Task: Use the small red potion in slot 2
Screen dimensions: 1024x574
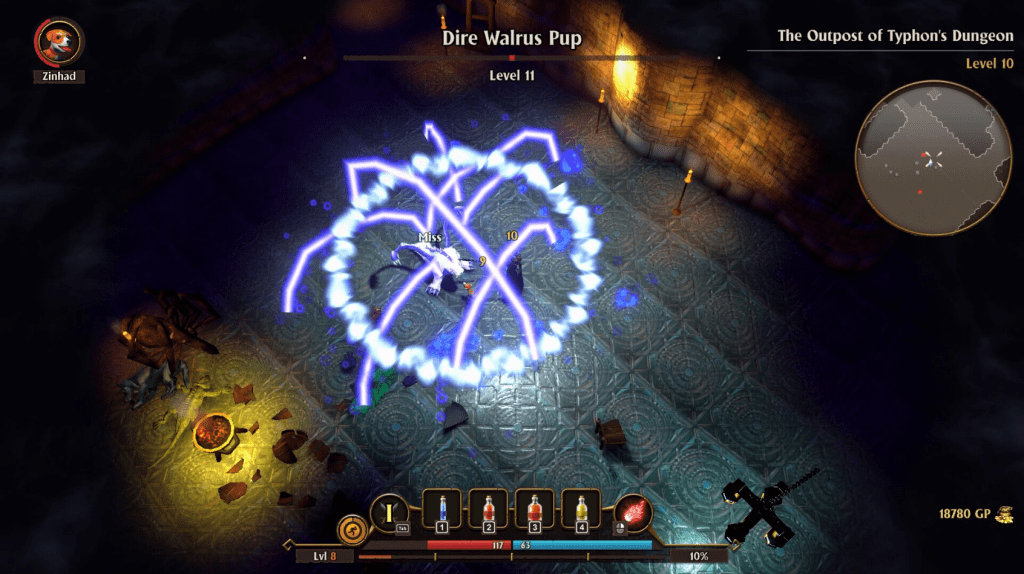Action: (x=488, y=509)
